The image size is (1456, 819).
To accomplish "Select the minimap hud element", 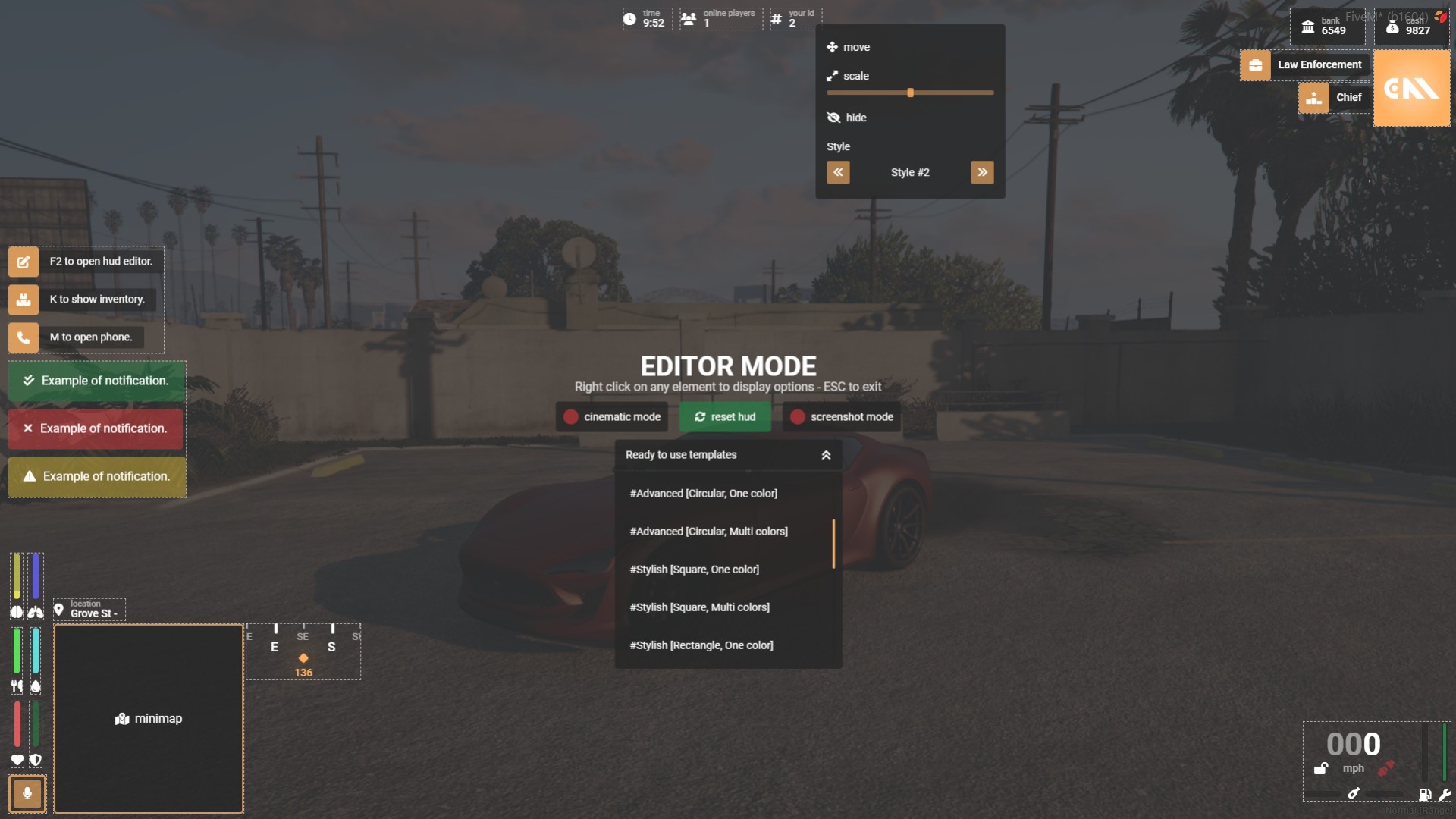I will point(149,718).
